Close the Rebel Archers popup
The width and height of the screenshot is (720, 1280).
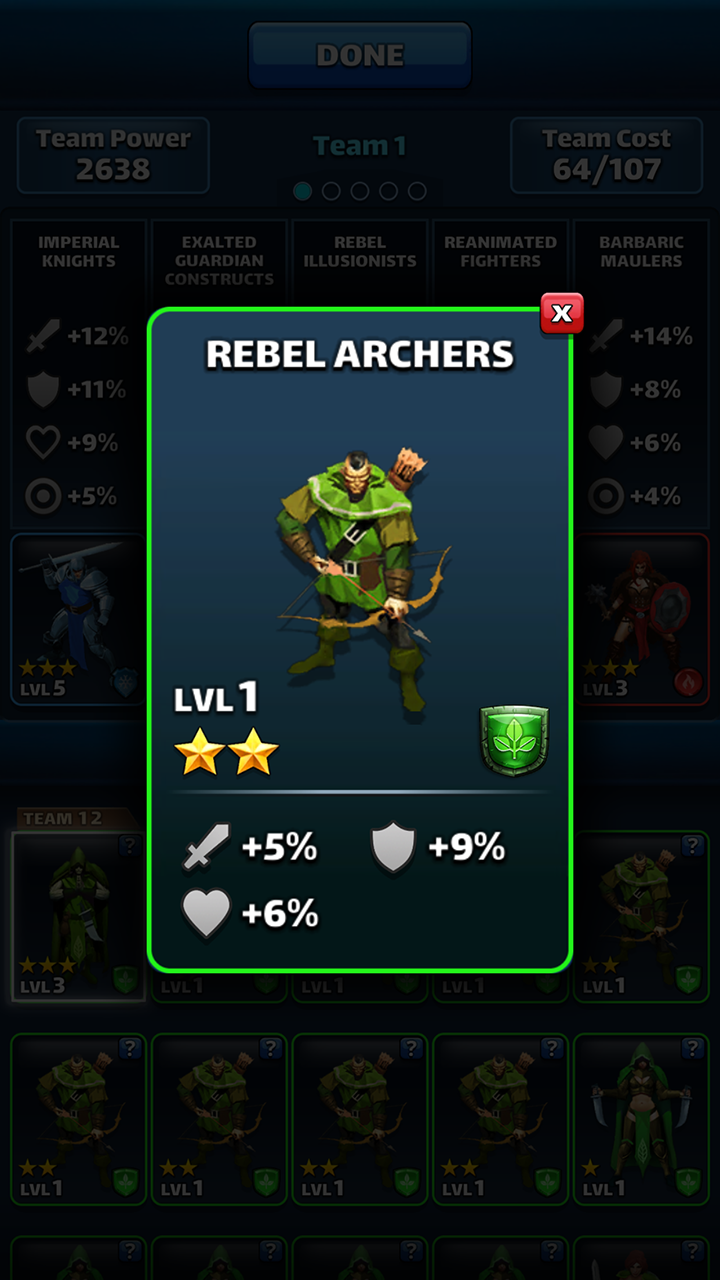[x=561, y=314]
